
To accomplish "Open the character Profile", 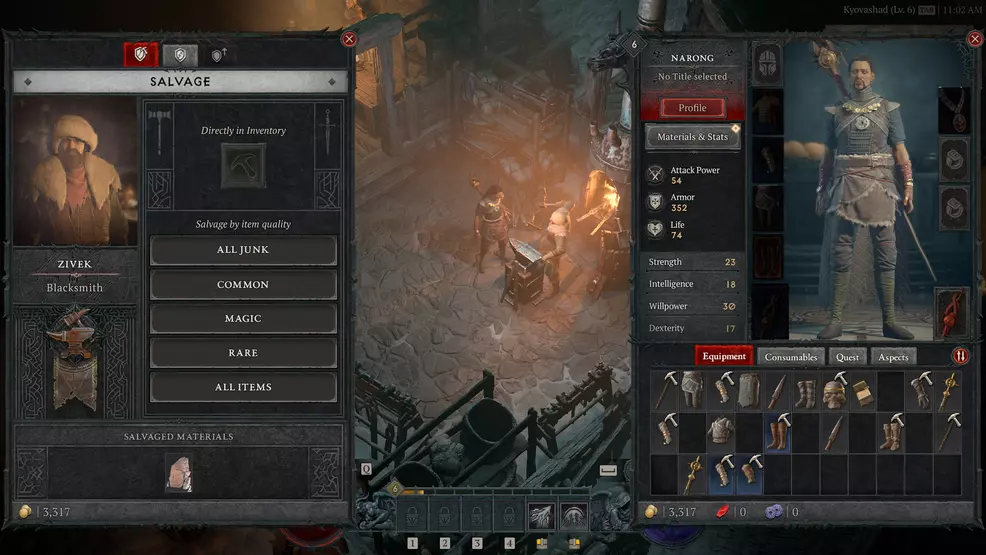I will (x=692, y=108).
